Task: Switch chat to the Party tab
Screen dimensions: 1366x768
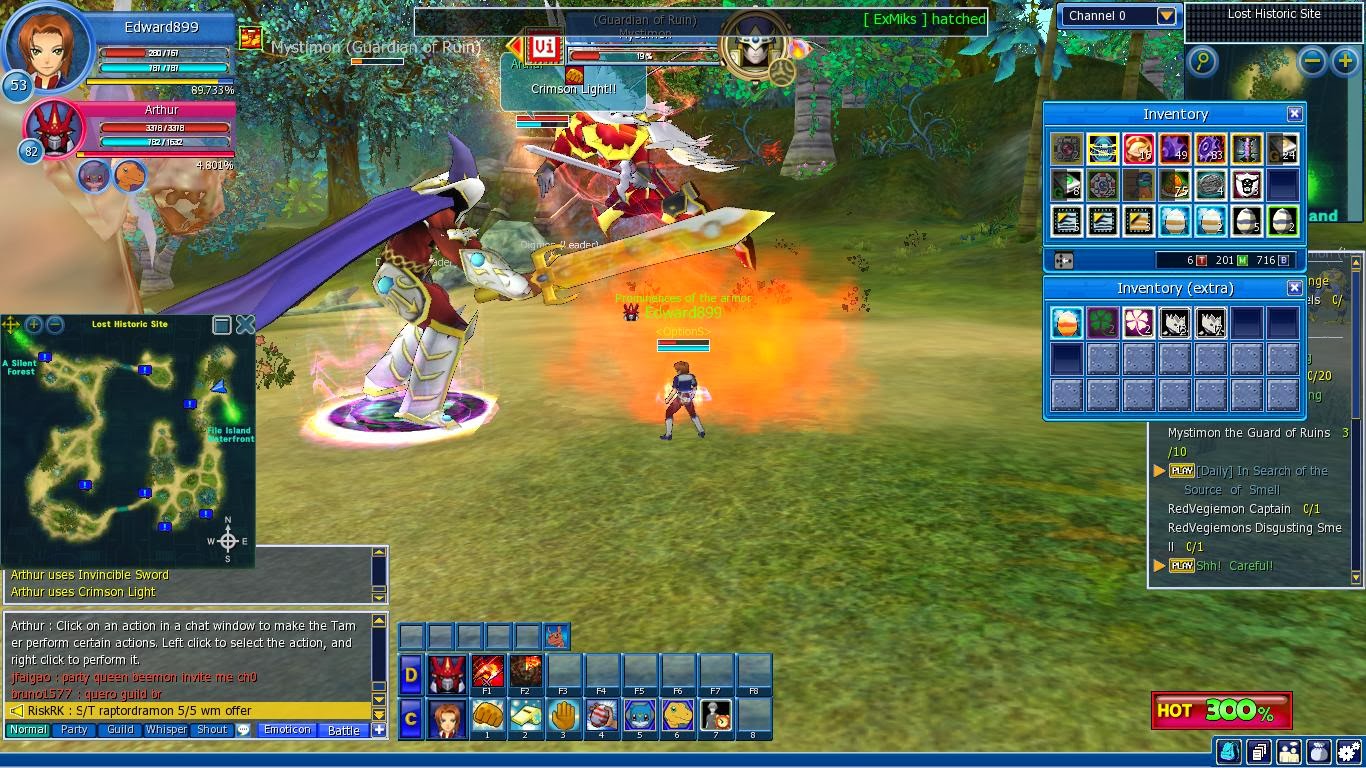Action: 75,730
